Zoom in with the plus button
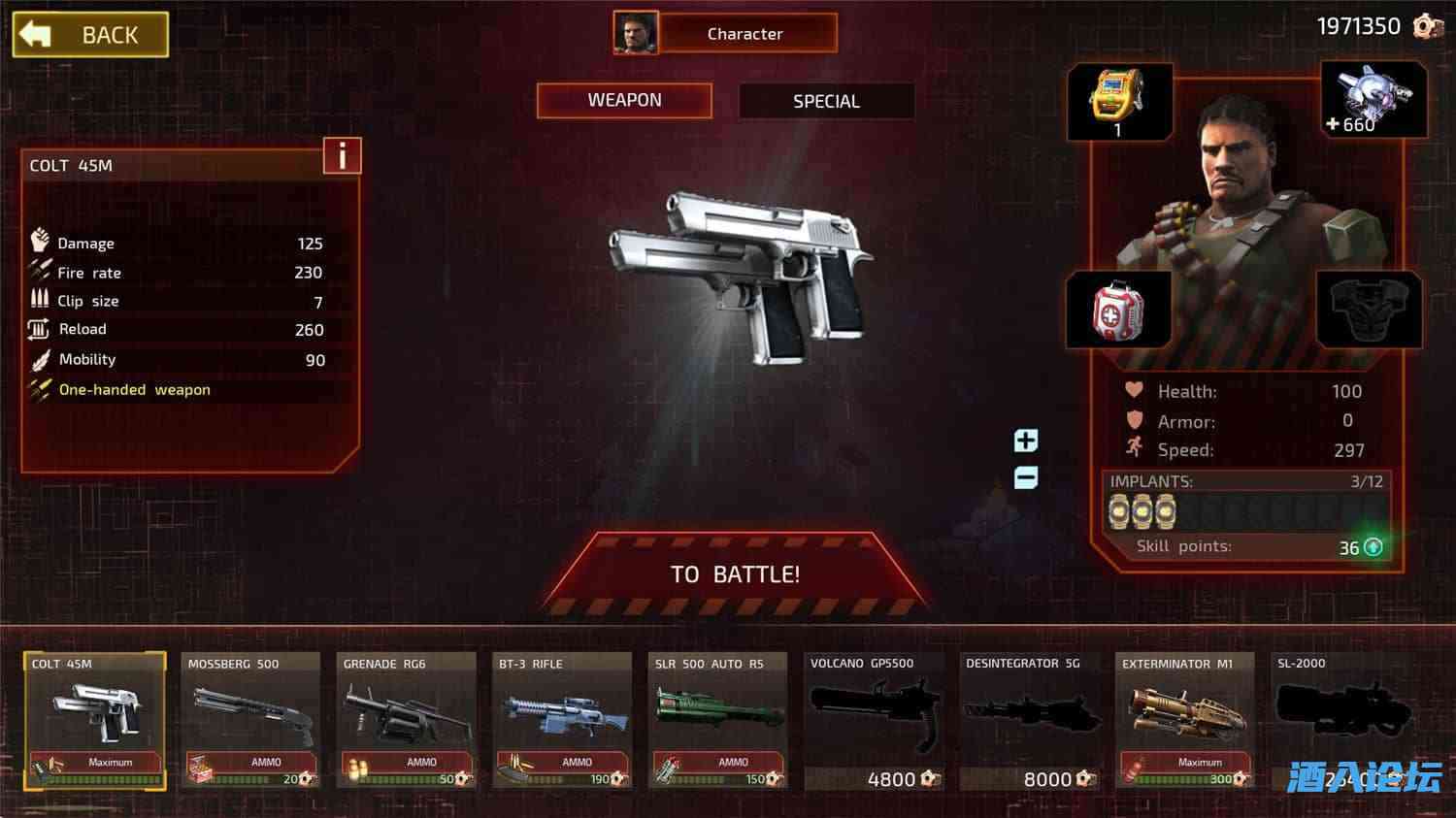 pyautogui.click(x=1025, y=441)
